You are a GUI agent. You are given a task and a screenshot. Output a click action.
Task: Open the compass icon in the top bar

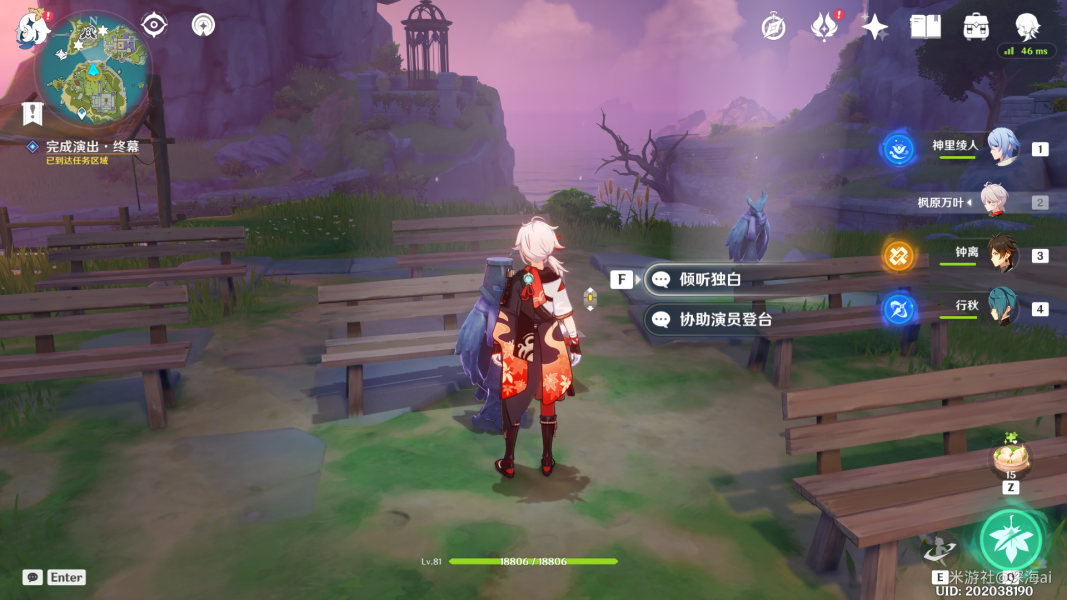pyautogui.click(x=773, y=27)
